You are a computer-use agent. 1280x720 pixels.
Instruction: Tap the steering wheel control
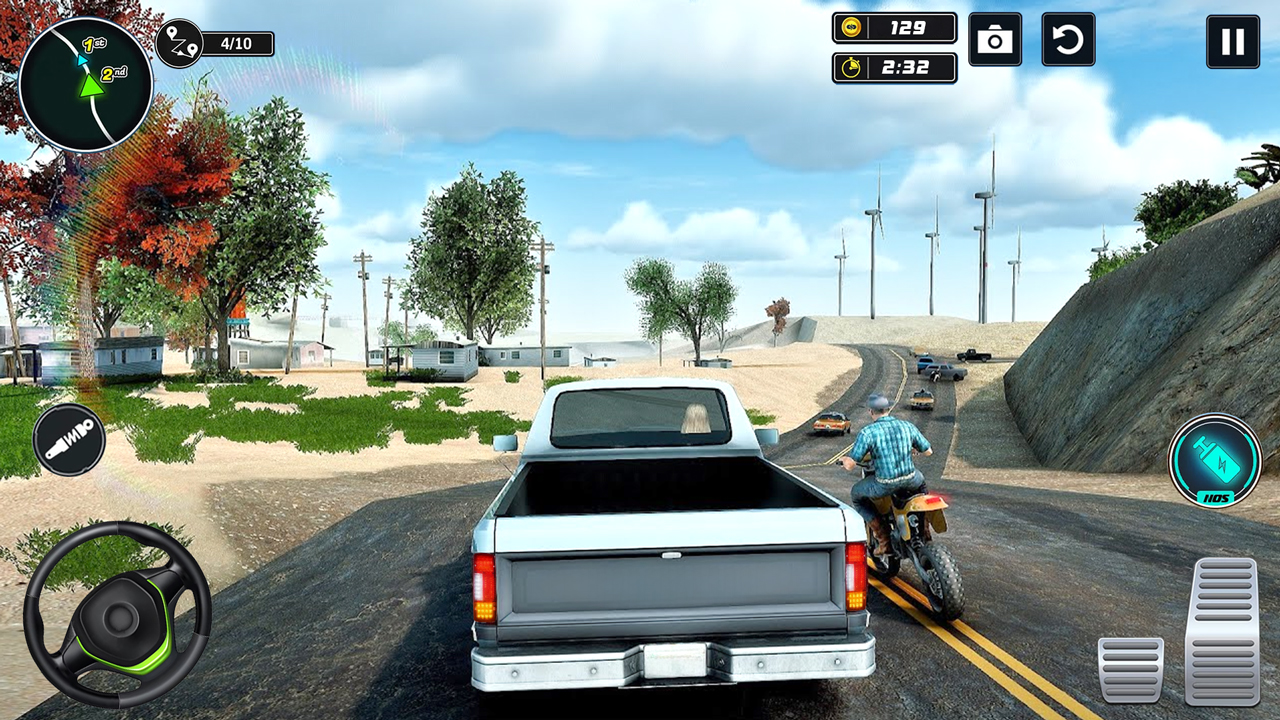[117, 614]
